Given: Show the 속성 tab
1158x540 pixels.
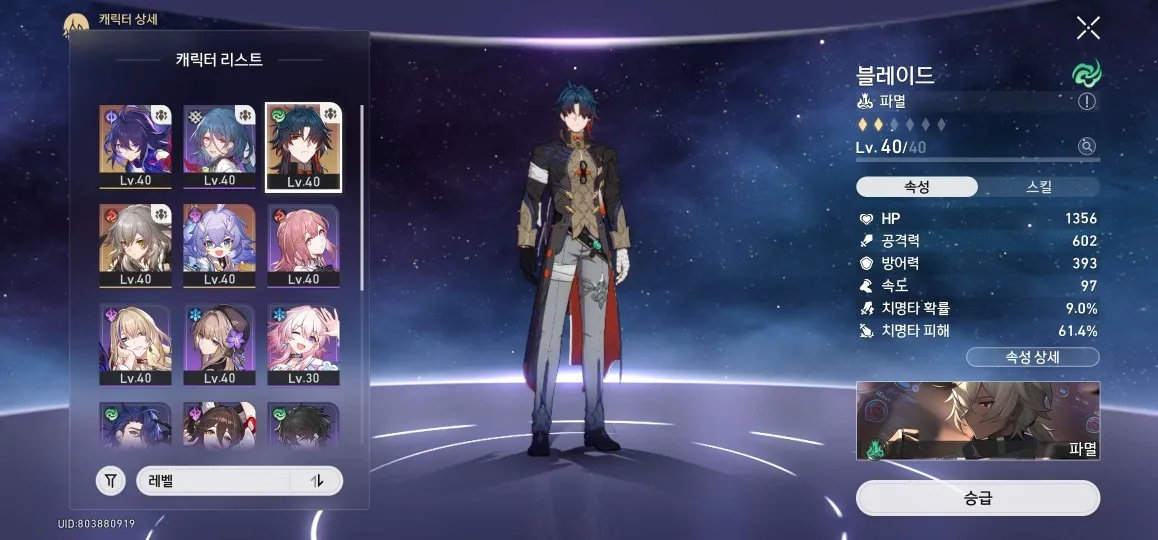Looking at the screenshot, I should point(917,187).
